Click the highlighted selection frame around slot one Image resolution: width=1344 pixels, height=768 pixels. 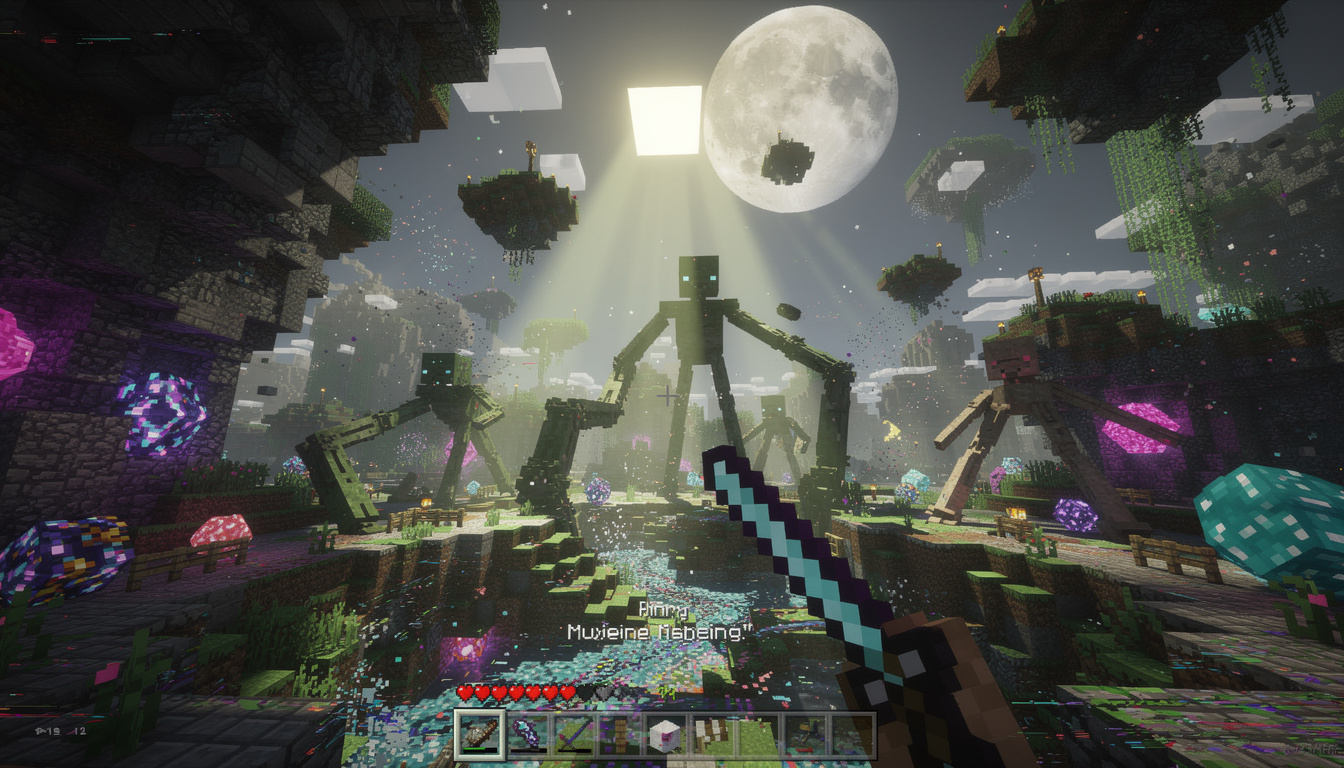pyautogui.click(x=478, y=712)
